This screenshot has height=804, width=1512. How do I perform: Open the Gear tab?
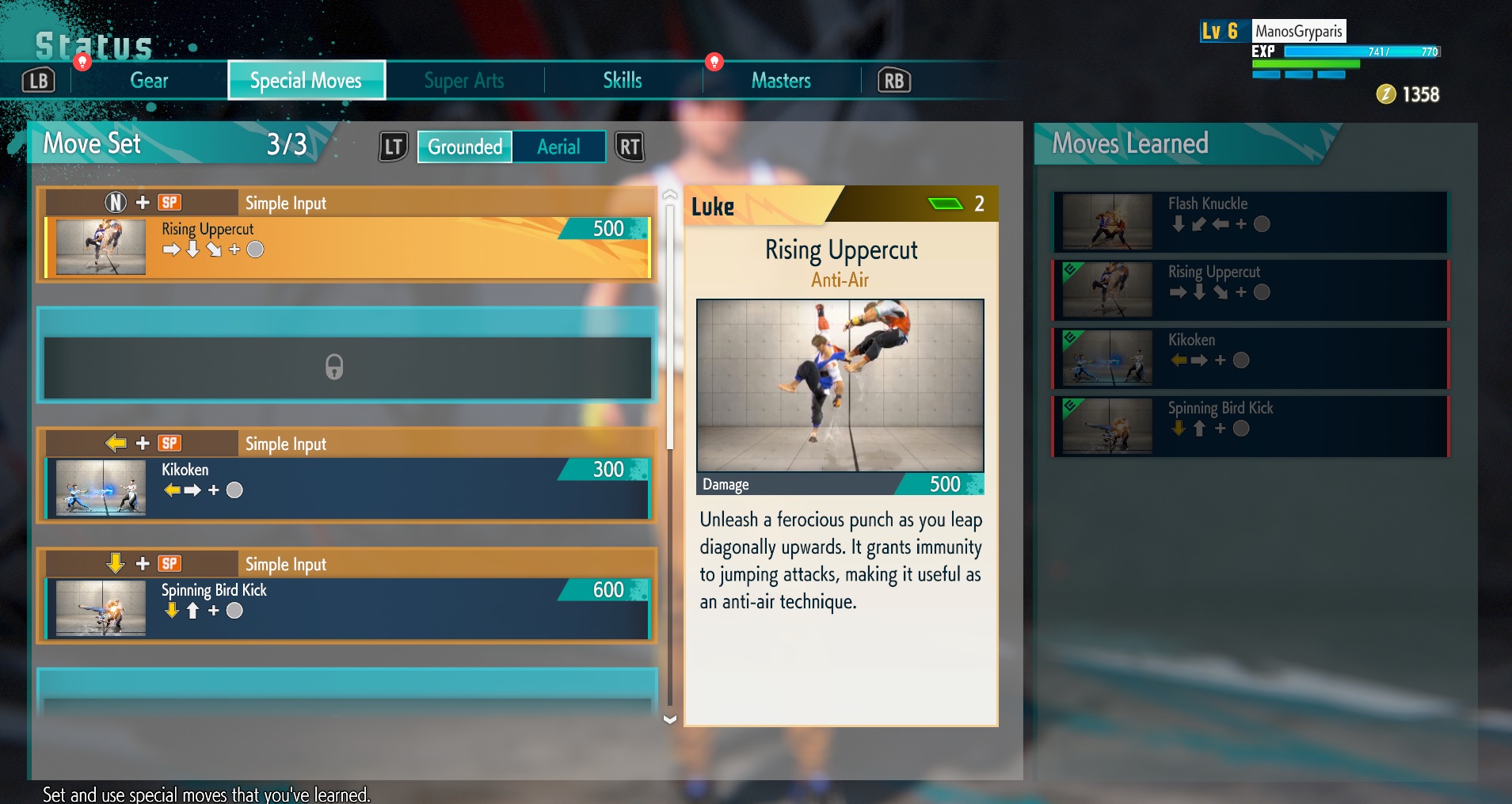pyautogui.click(x=149, y=81)
